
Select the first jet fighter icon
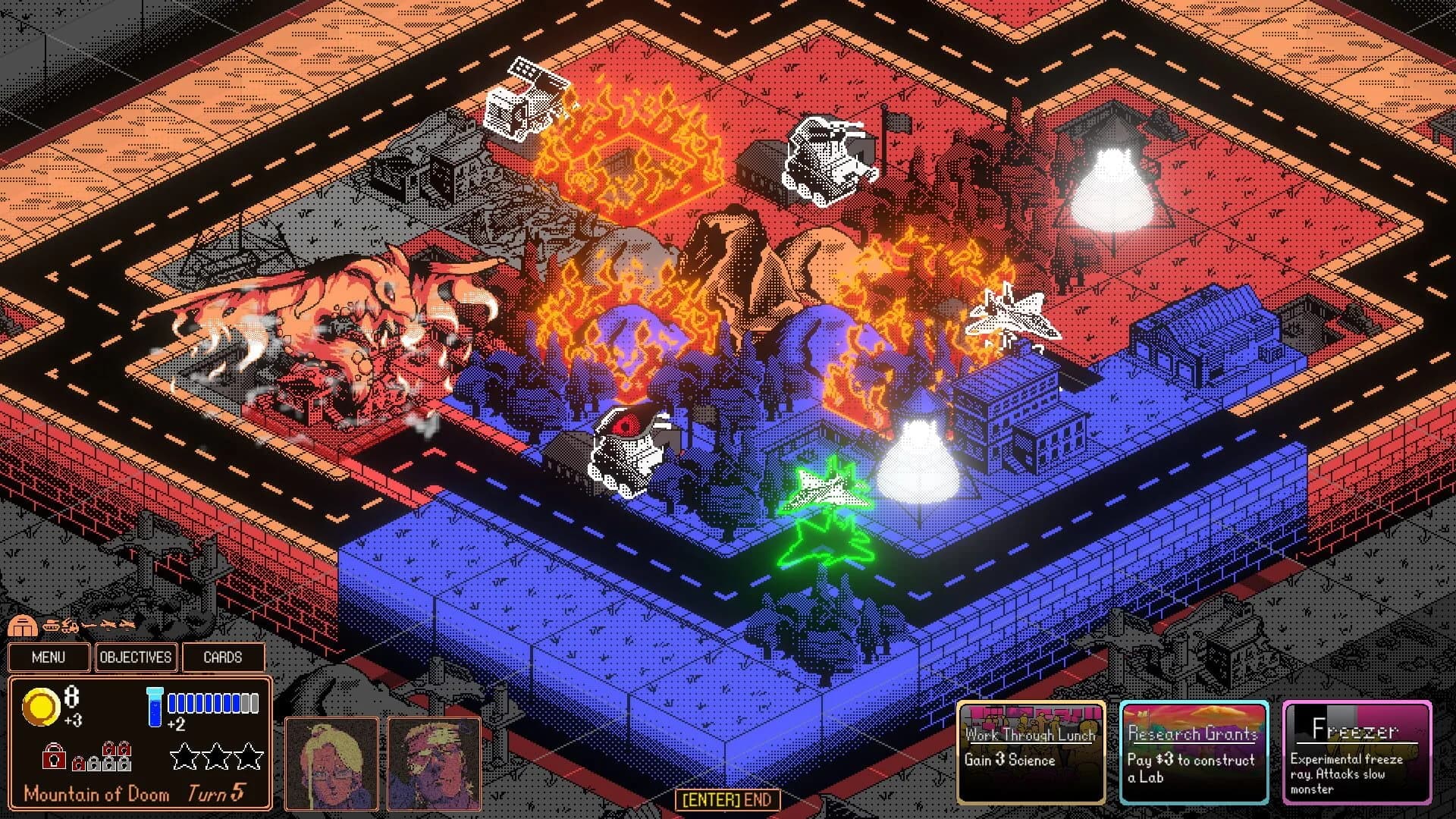89,625
